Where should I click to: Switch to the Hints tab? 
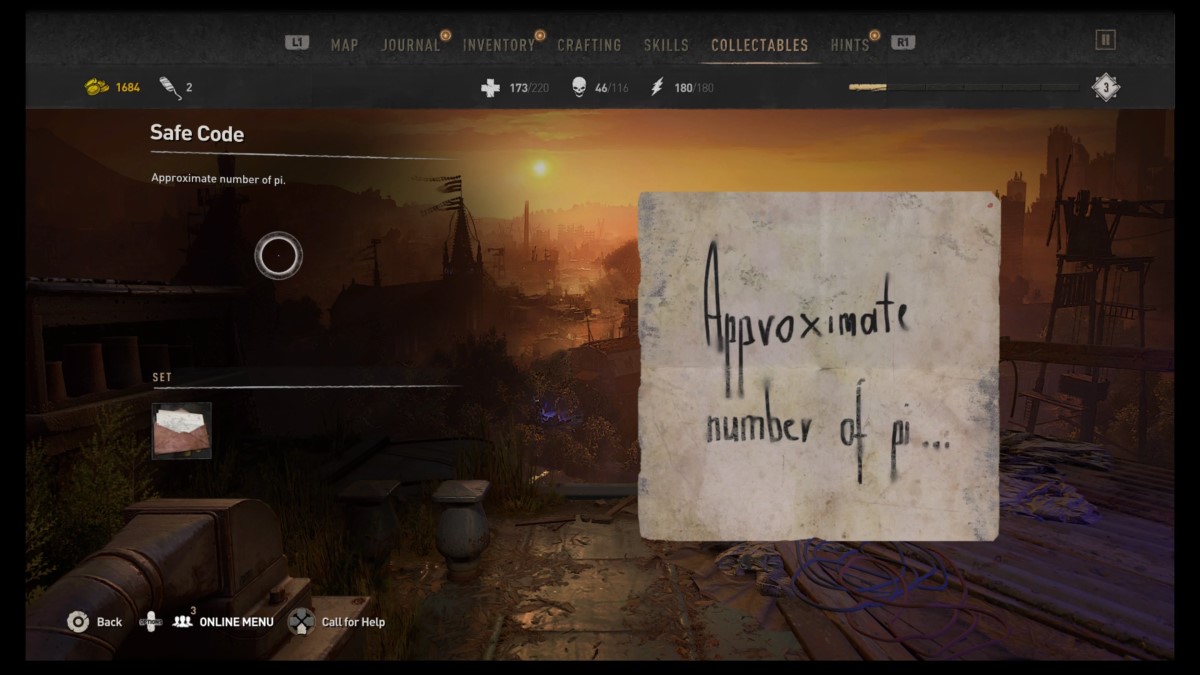point(849,45)
